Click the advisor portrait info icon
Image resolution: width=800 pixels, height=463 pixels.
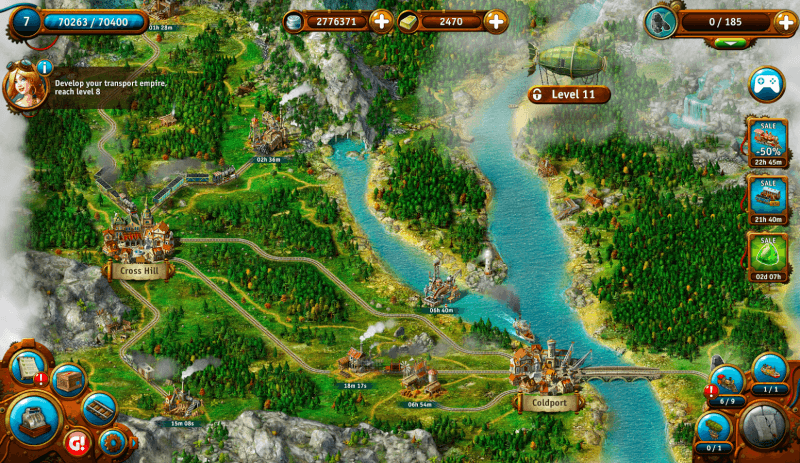(44, 67)
